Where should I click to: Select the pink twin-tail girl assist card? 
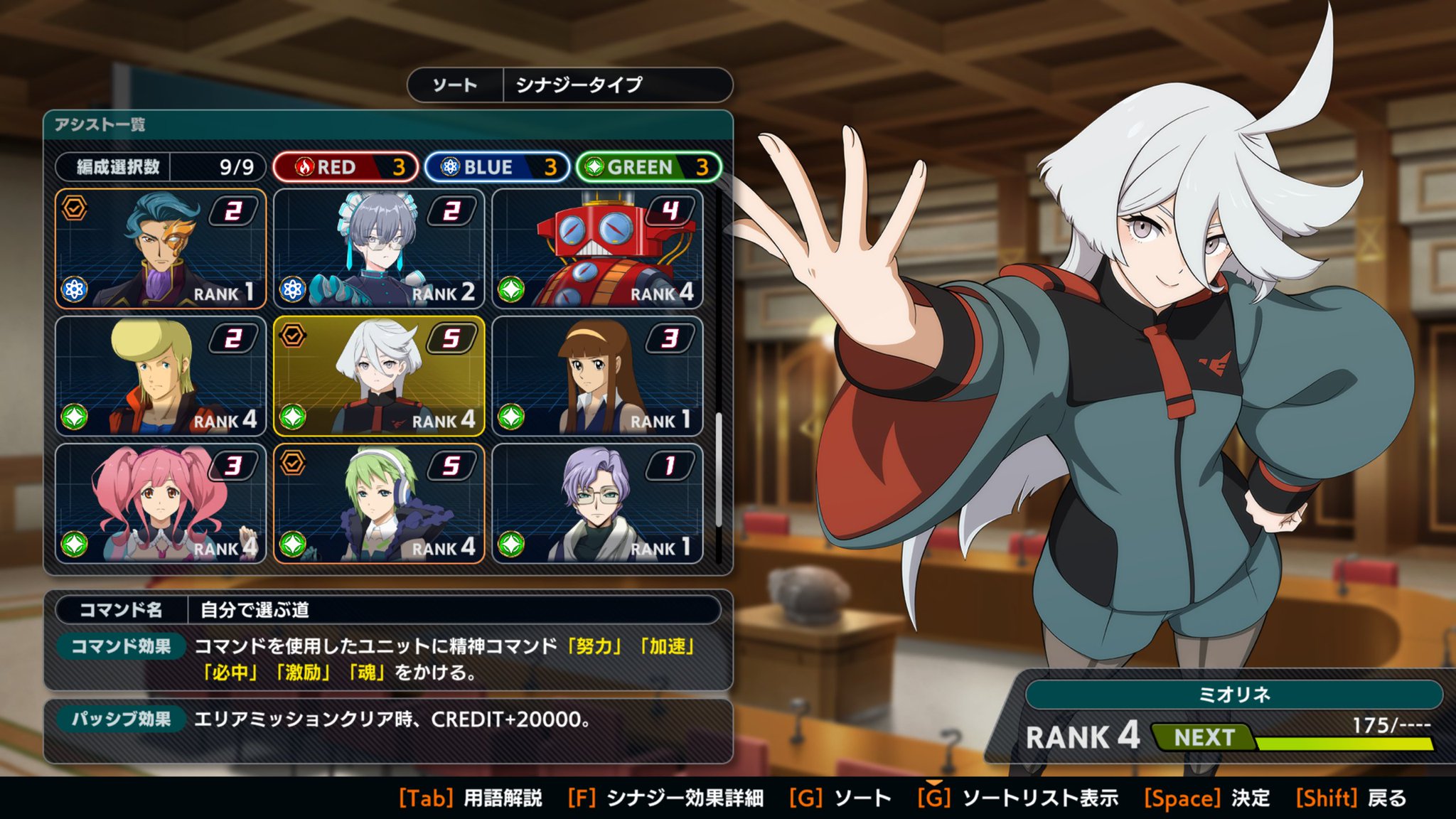161,504
